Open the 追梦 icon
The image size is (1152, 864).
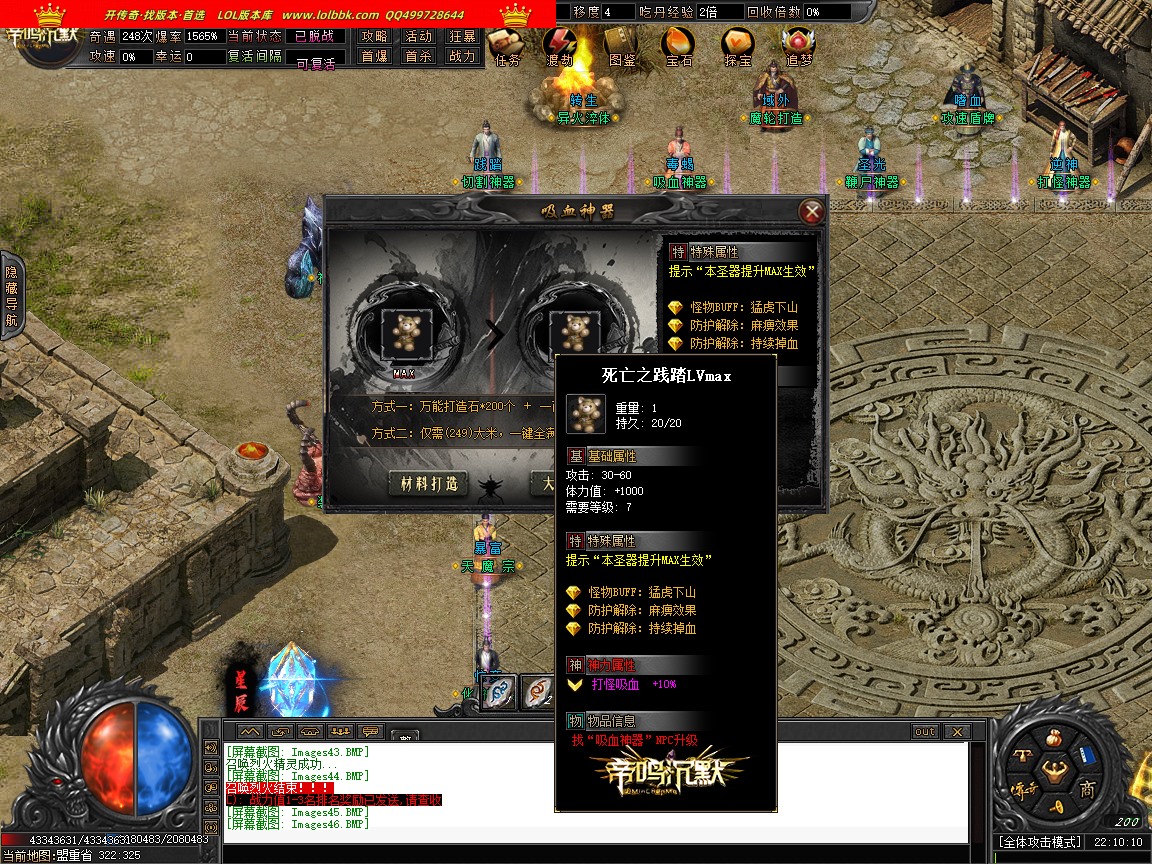[798, 45]
